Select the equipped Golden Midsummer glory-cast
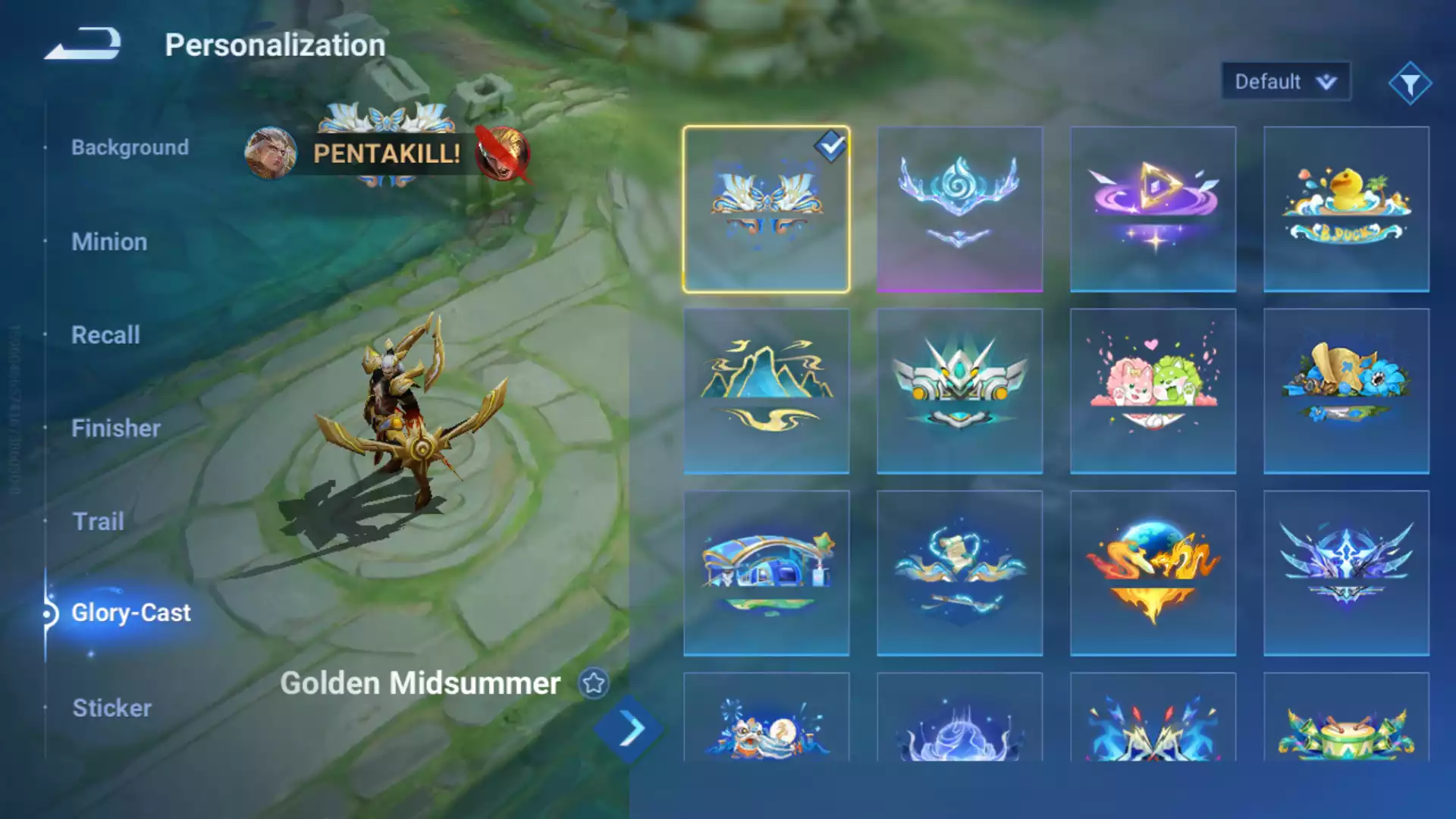Image resolution: width=1456 pixels, height=819 pixels. tap(766, 209)
